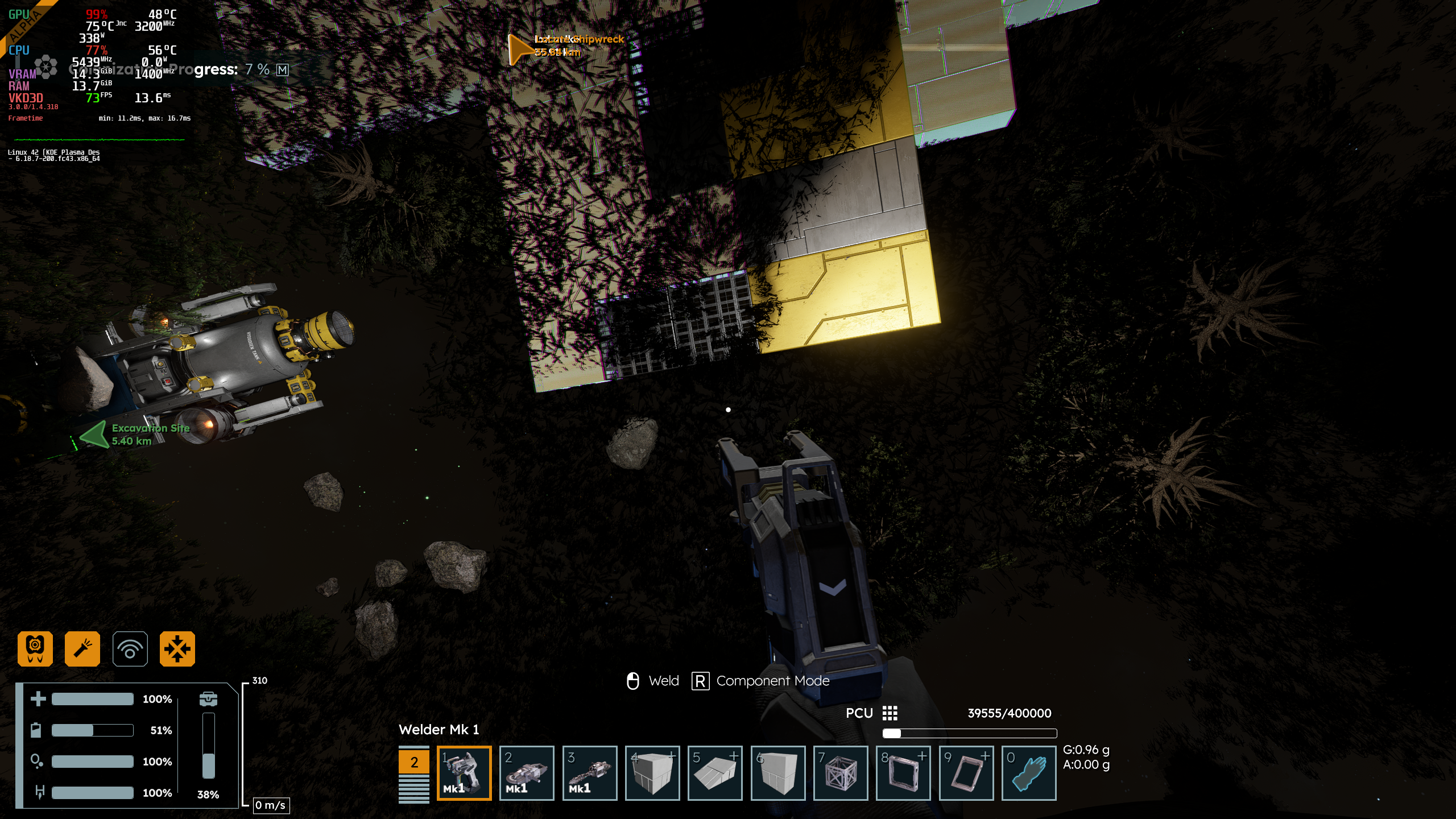Choose the tilted panel frame in slot 9

tap(966, 773)
